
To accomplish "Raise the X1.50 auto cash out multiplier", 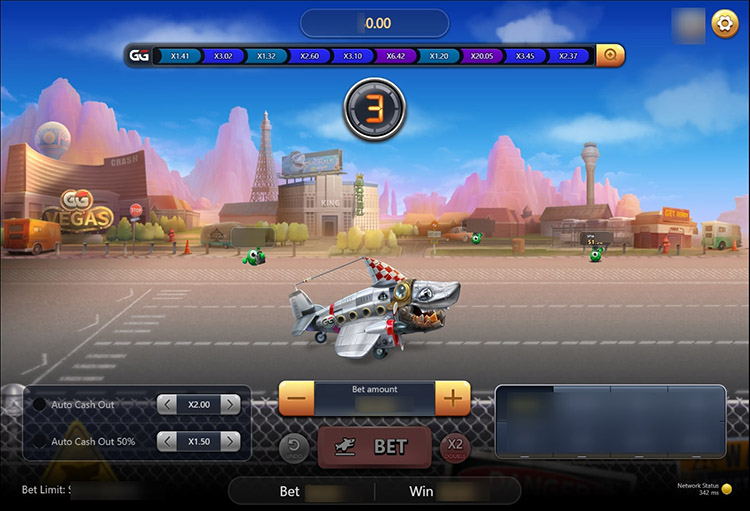I will tap(231, 441).
